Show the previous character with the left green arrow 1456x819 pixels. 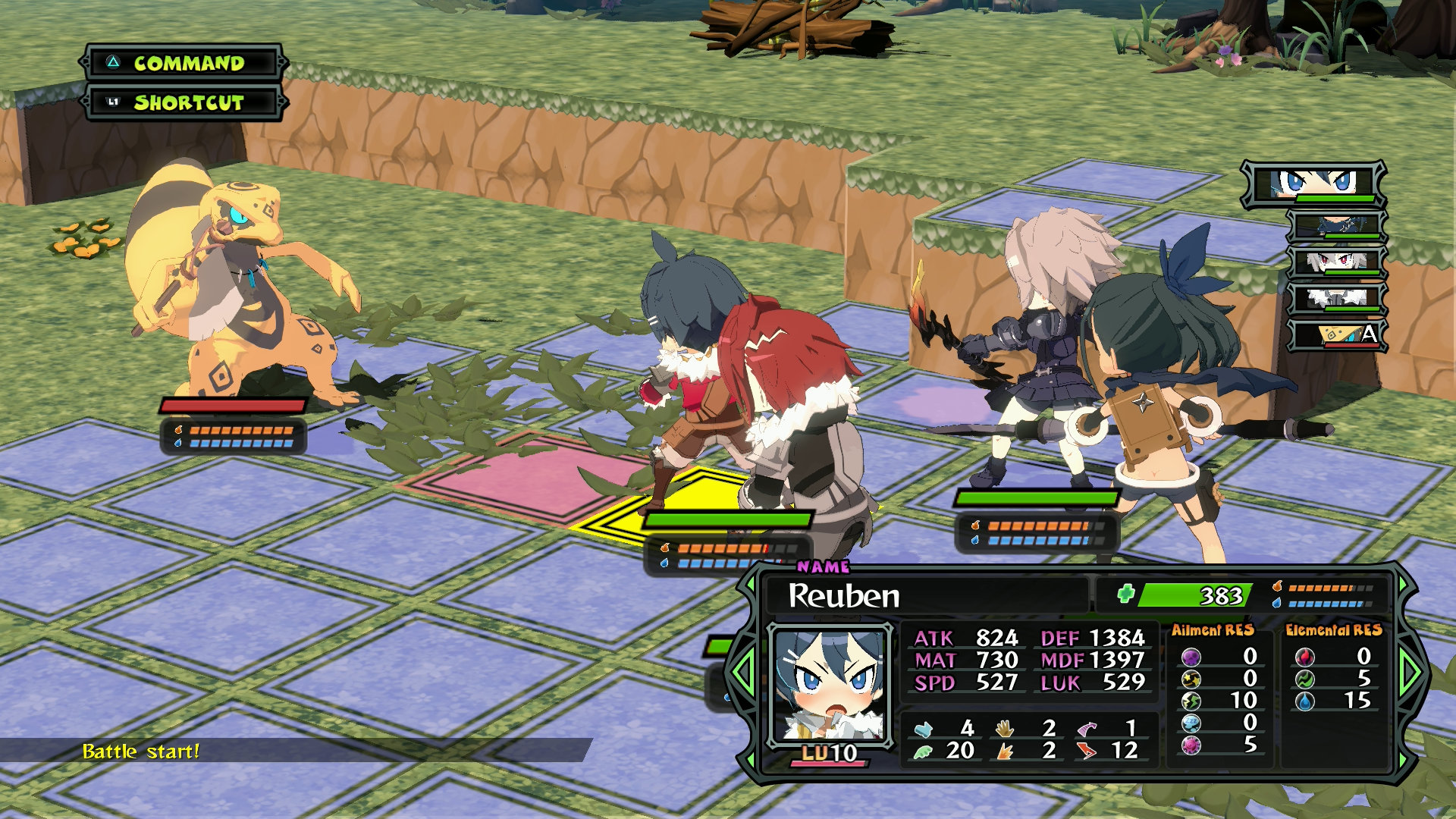pyautogui.click(x=742, y=672)
